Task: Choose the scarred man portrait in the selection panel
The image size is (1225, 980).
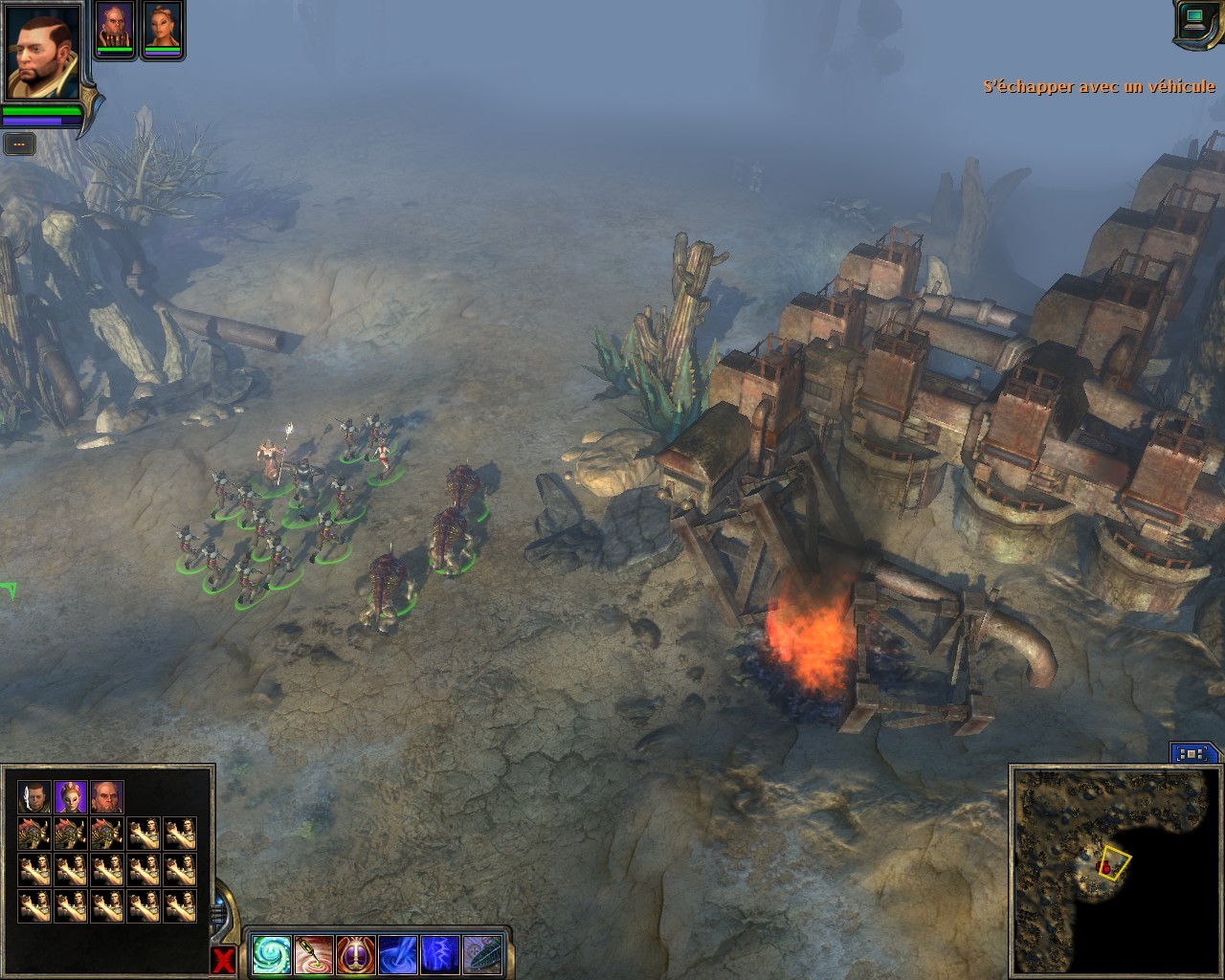Action: [x=34, y=797]
